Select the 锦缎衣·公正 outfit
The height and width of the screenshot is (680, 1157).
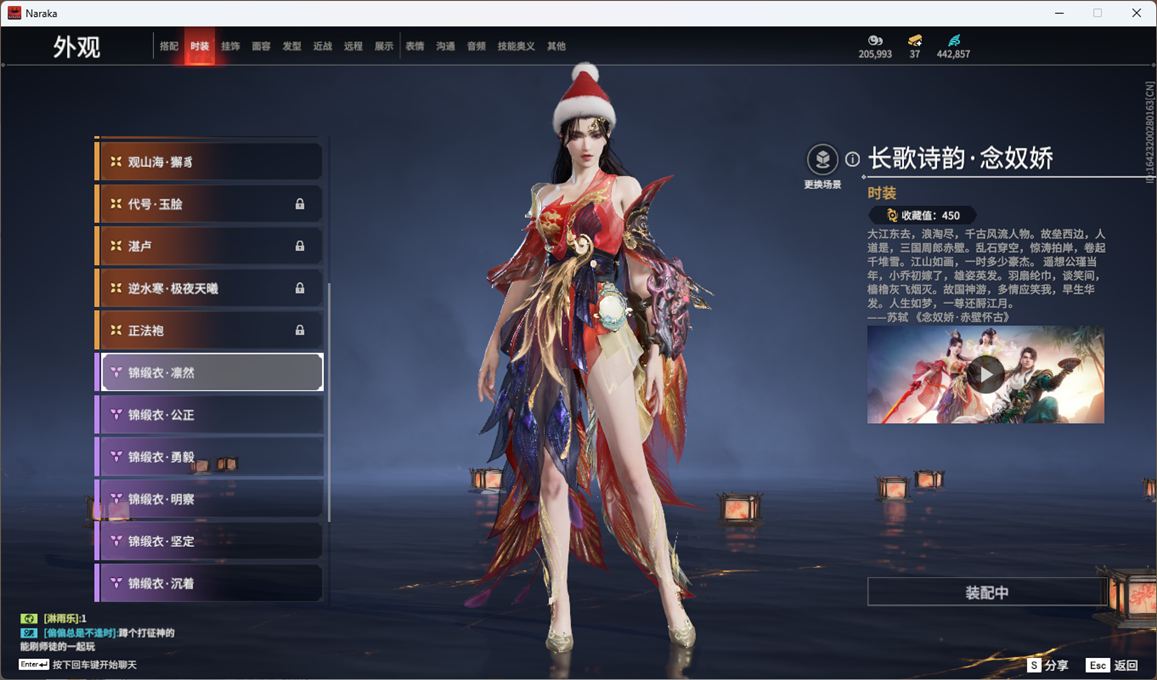210,414
